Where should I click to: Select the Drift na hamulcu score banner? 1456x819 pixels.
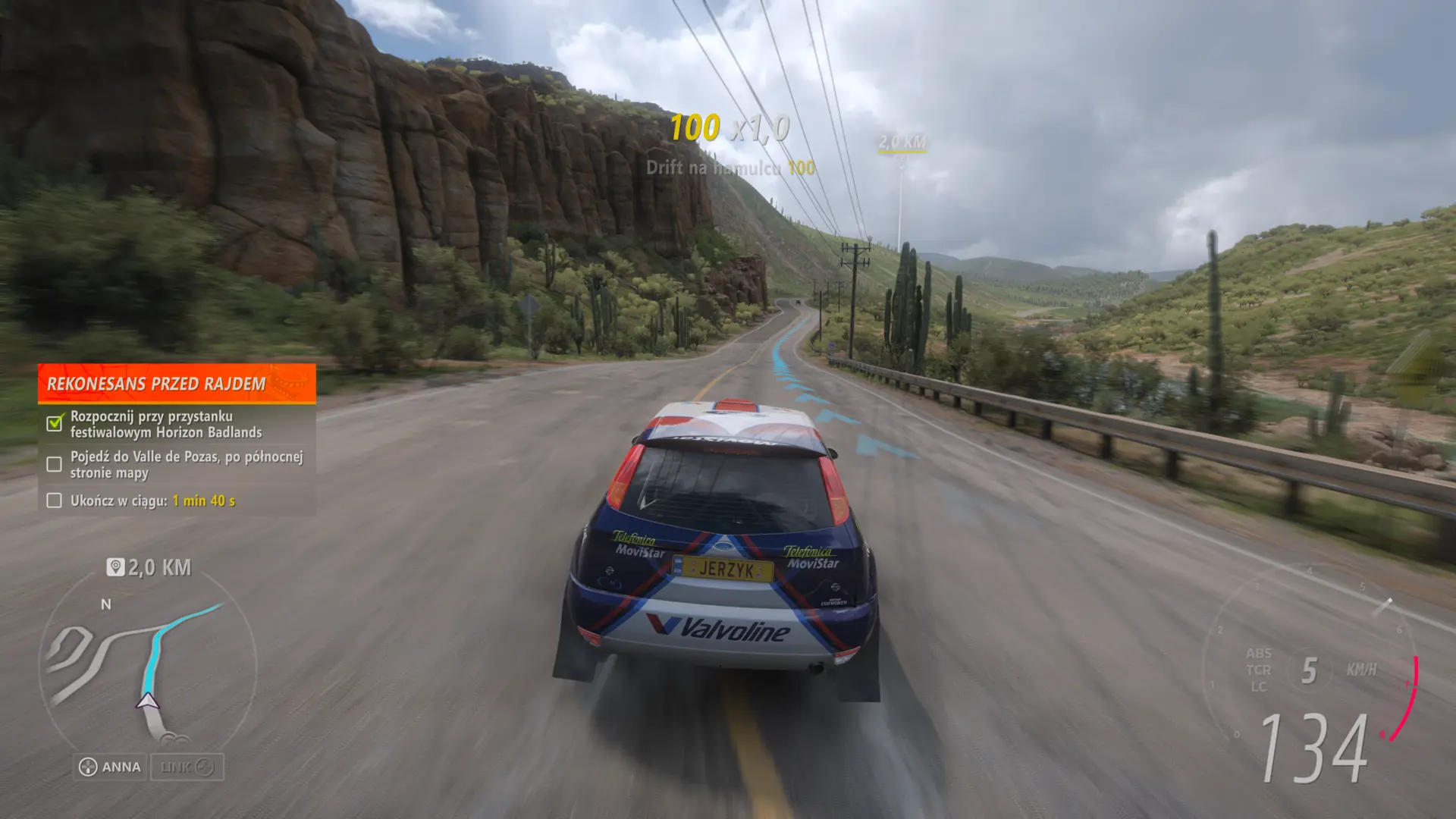pos(730,168)
